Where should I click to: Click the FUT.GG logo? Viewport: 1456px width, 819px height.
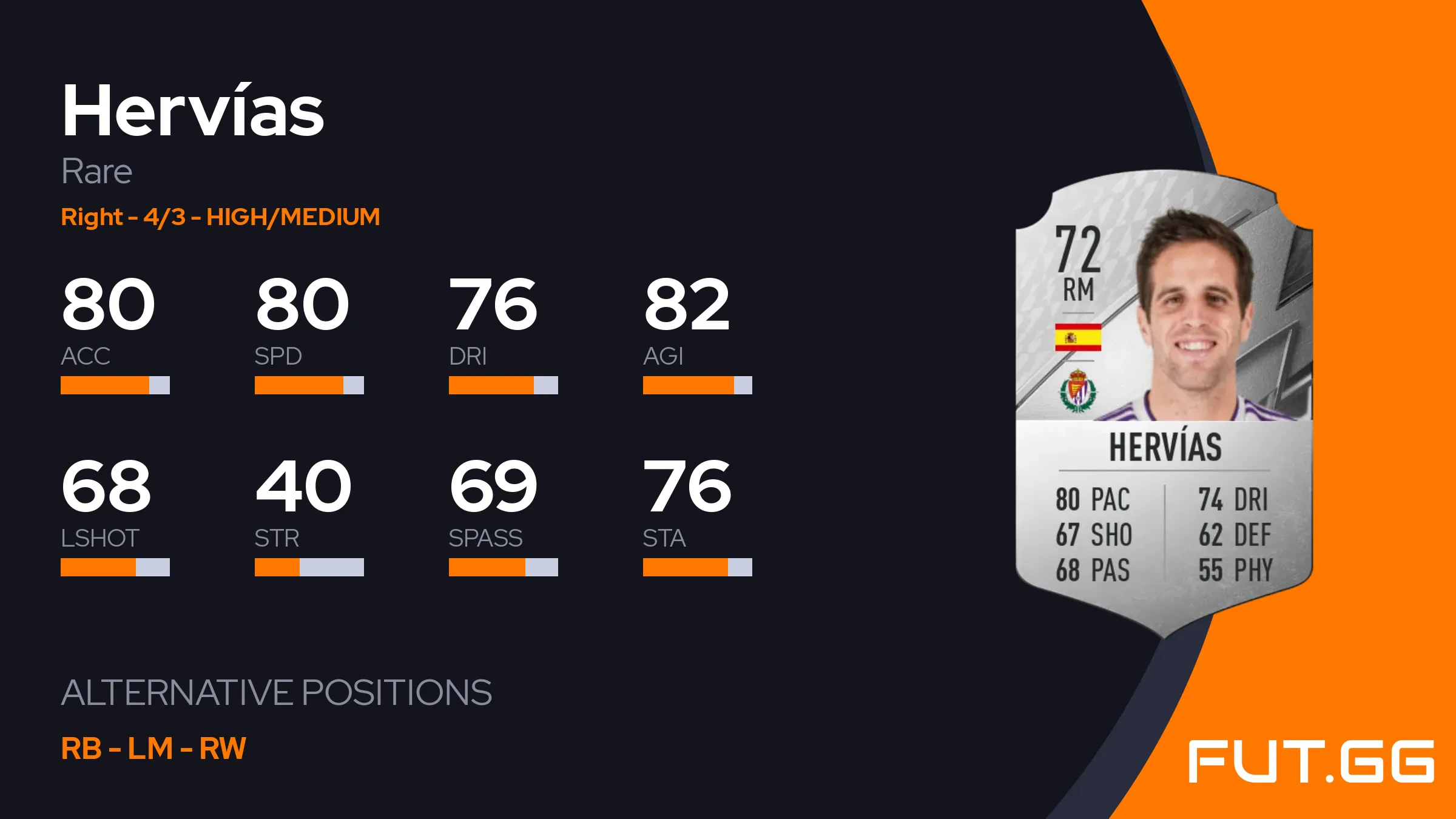pyautogui.click(x=1310, y=761)
